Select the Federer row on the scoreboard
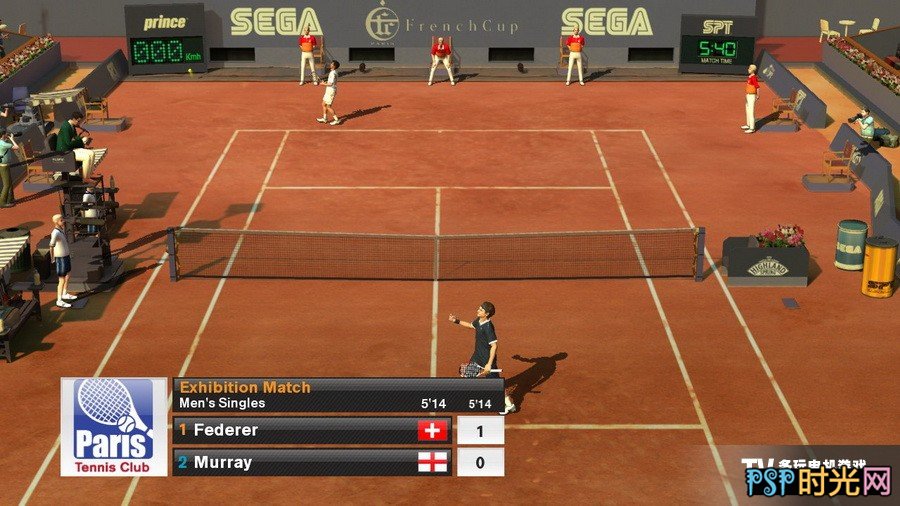 pos(311,430)
